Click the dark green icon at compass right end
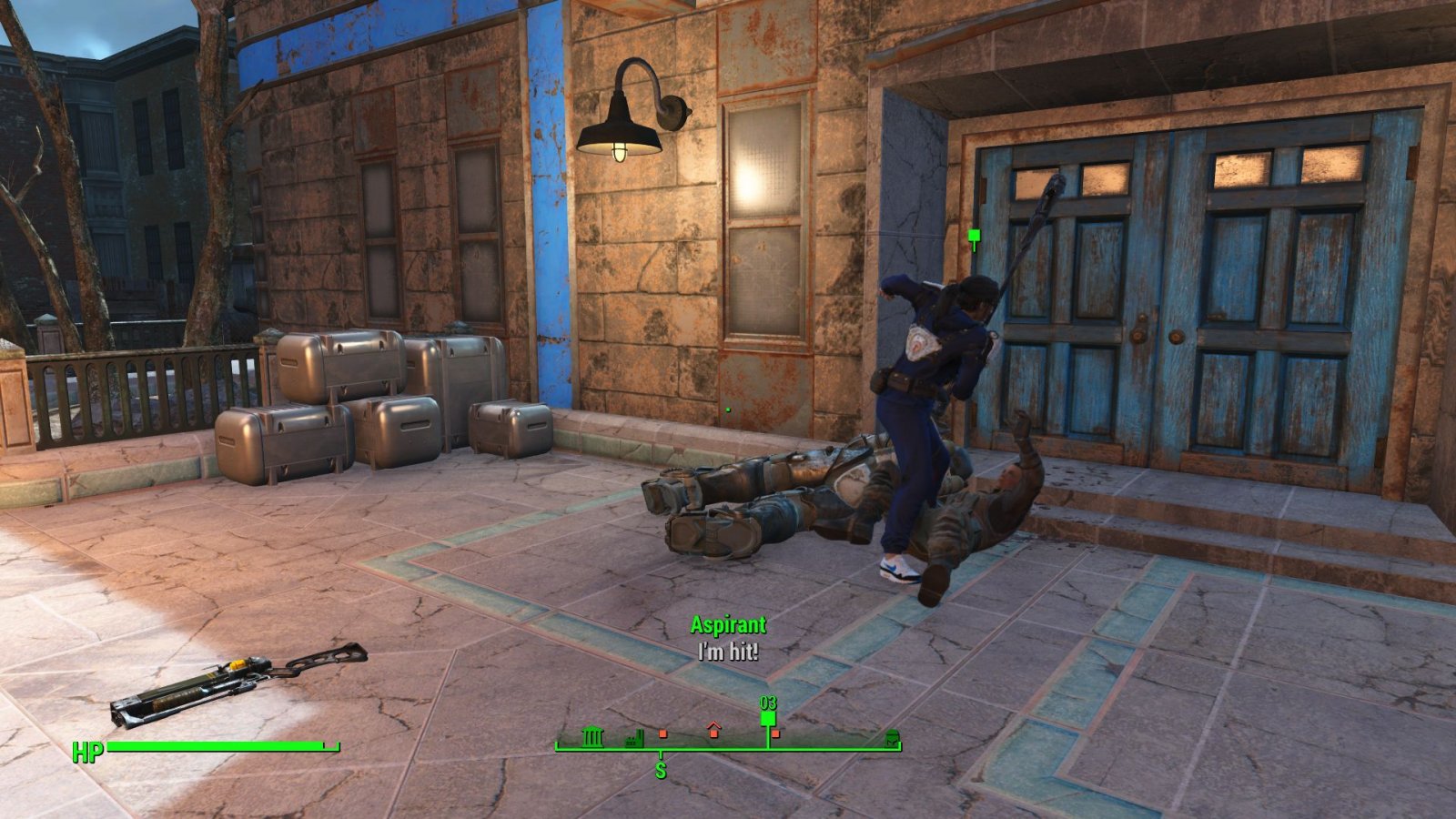The height and width of the screenshot is (819, 1456). (x=891, y=738)
